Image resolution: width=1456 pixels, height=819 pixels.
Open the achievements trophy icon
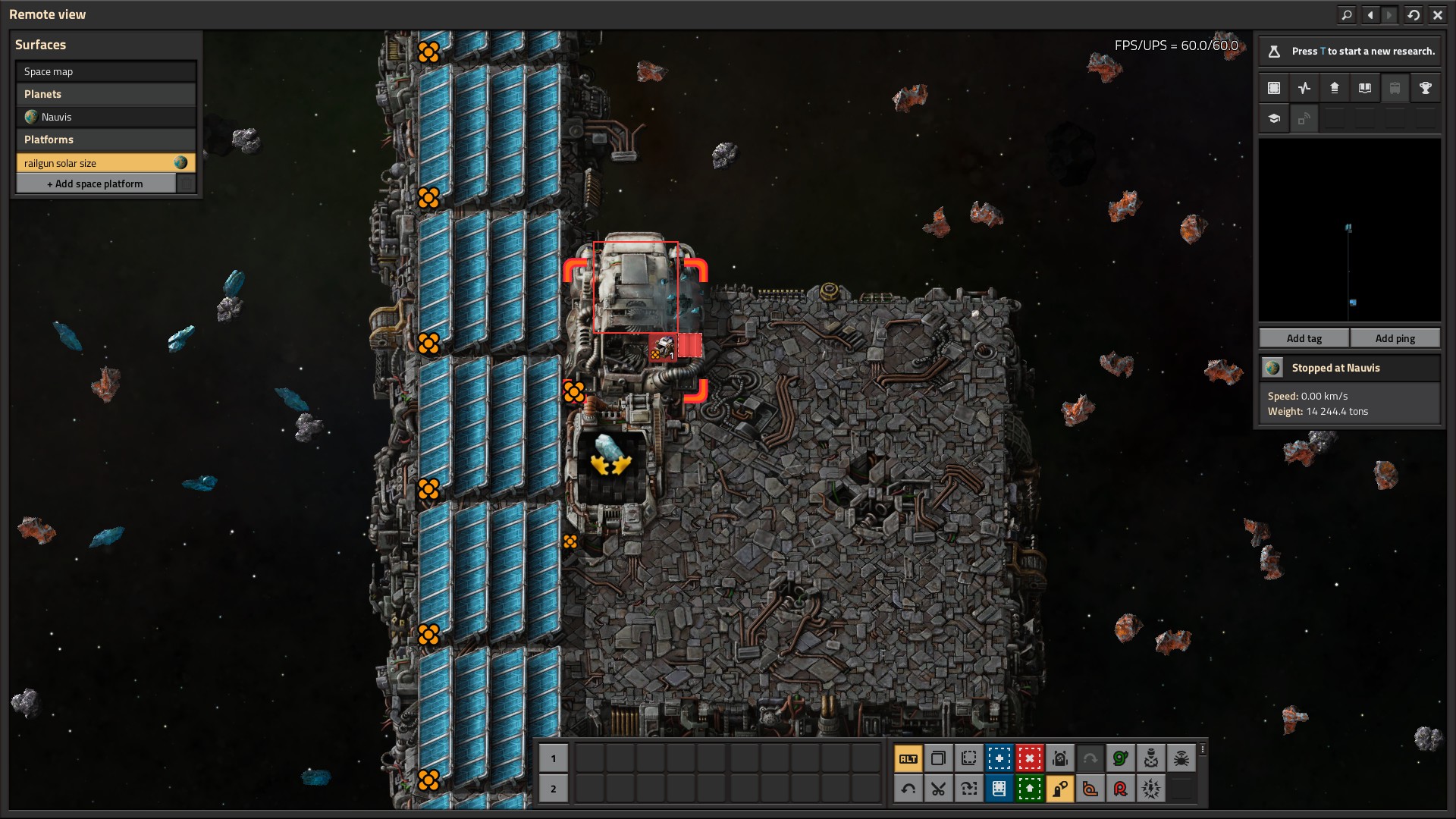coord(1425,88)
